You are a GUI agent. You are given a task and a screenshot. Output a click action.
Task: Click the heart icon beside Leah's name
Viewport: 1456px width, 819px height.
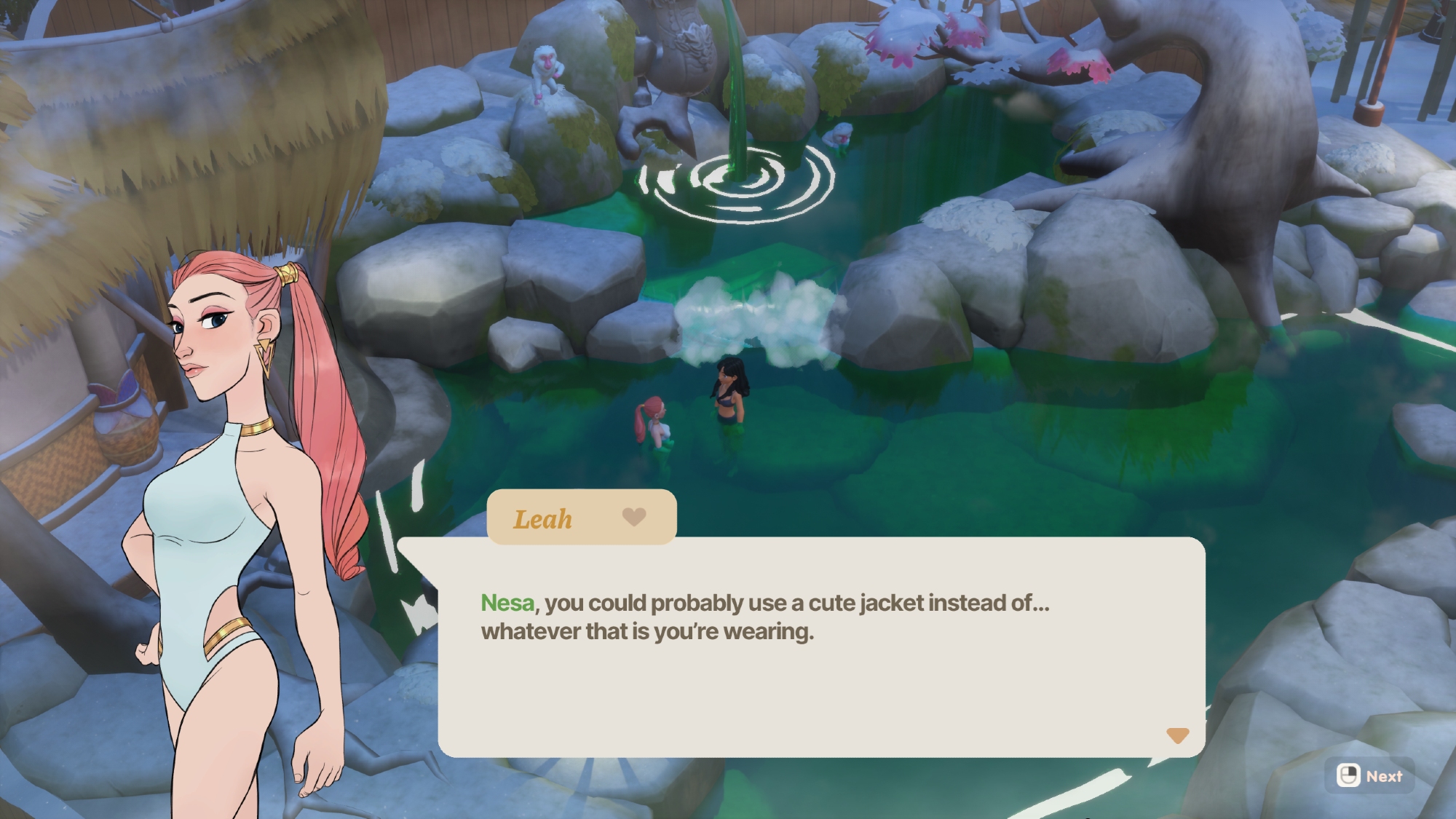pos(634,516)
